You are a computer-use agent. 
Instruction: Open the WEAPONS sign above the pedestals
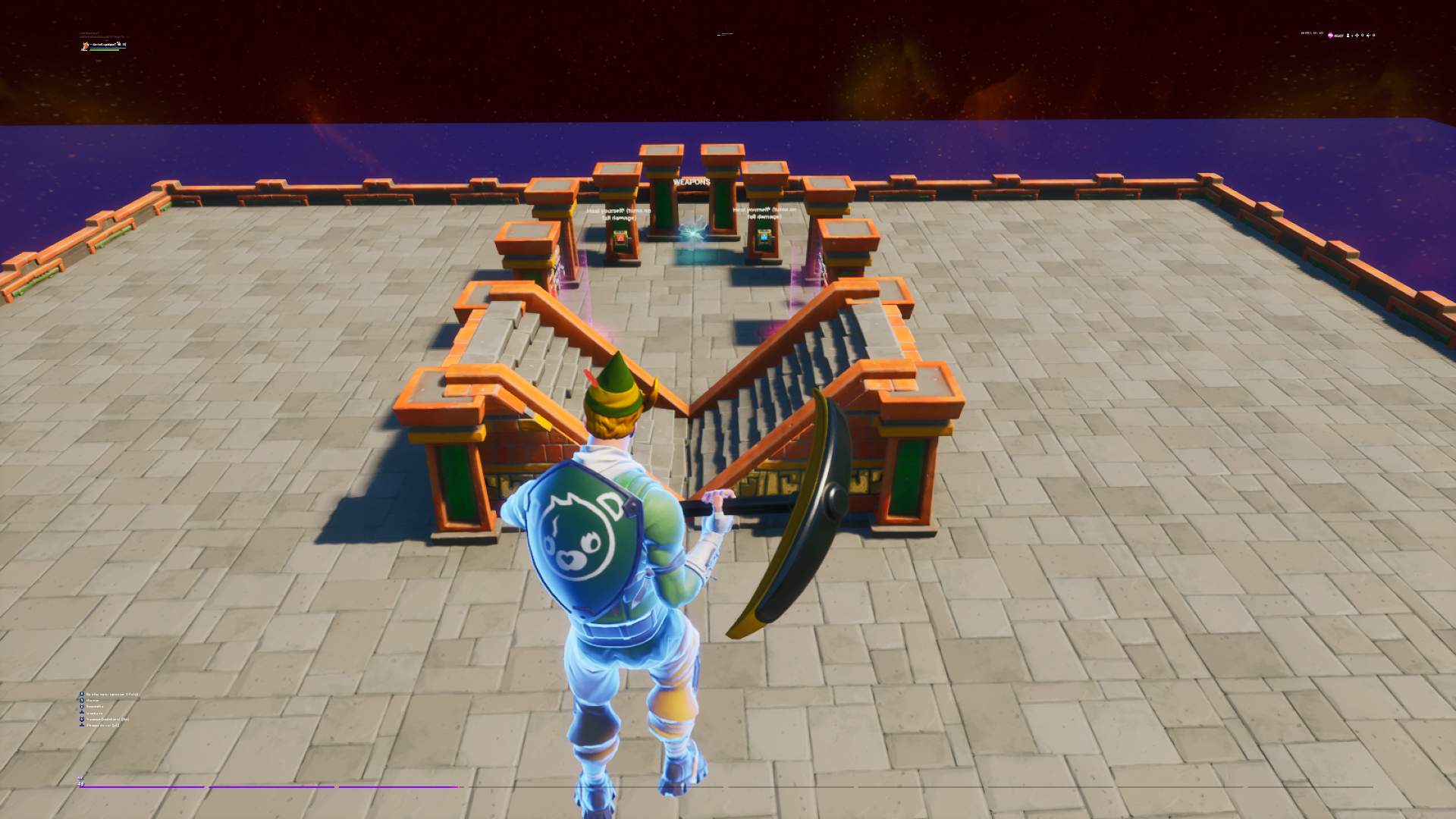point(691,183)
